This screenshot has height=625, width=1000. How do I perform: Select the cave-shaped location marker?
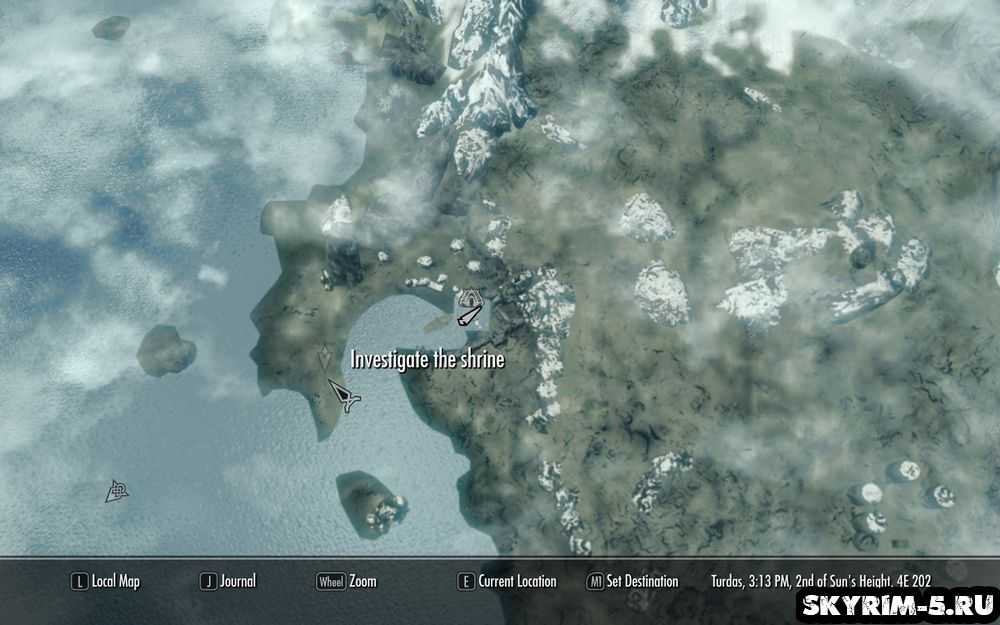tap(469, 298)
